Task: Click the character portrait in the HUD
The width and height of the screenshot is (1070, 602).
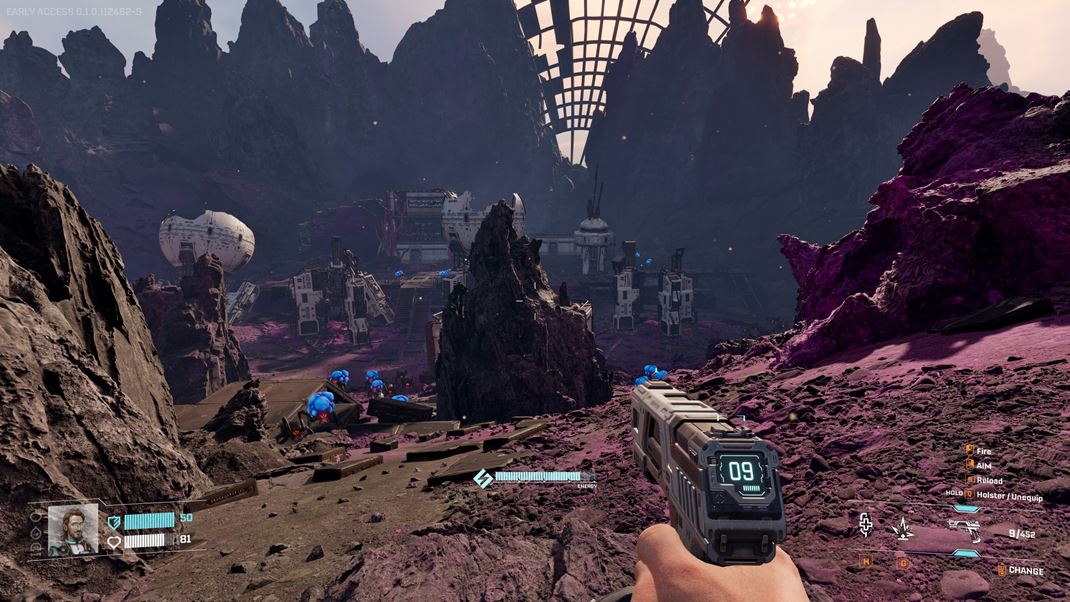Action: point(73,529)
